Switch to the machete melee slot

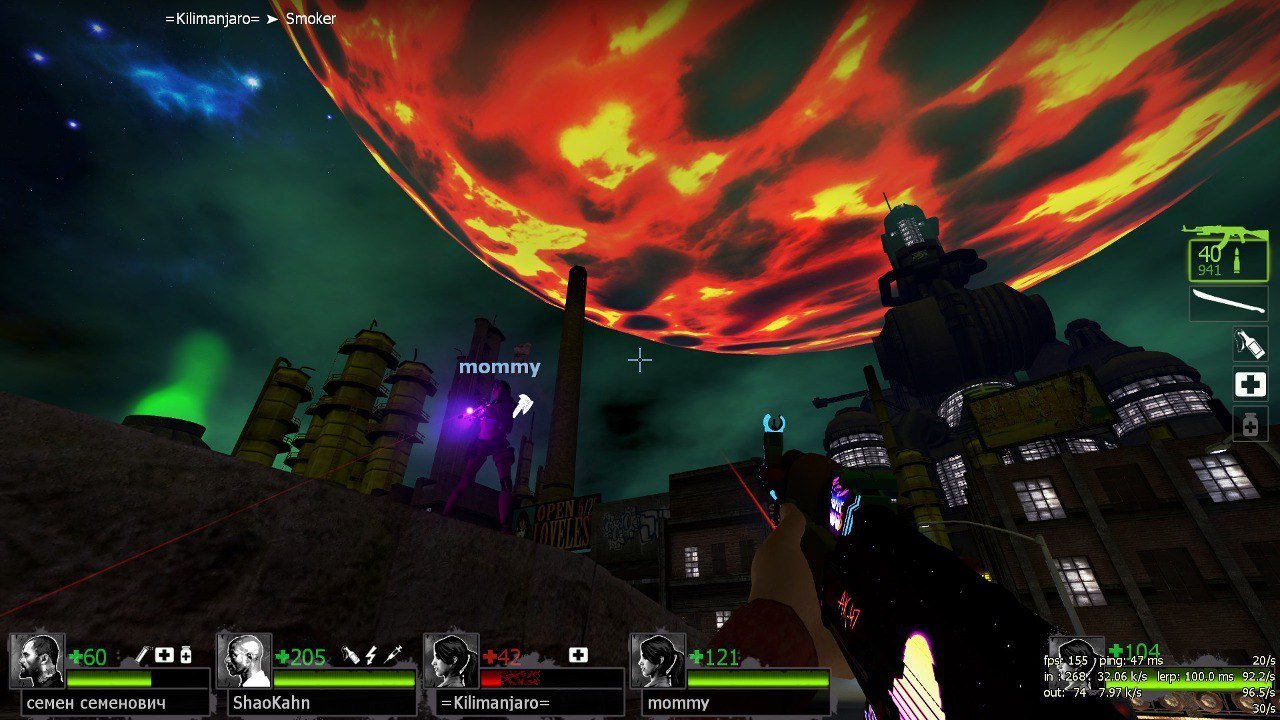1229,303
